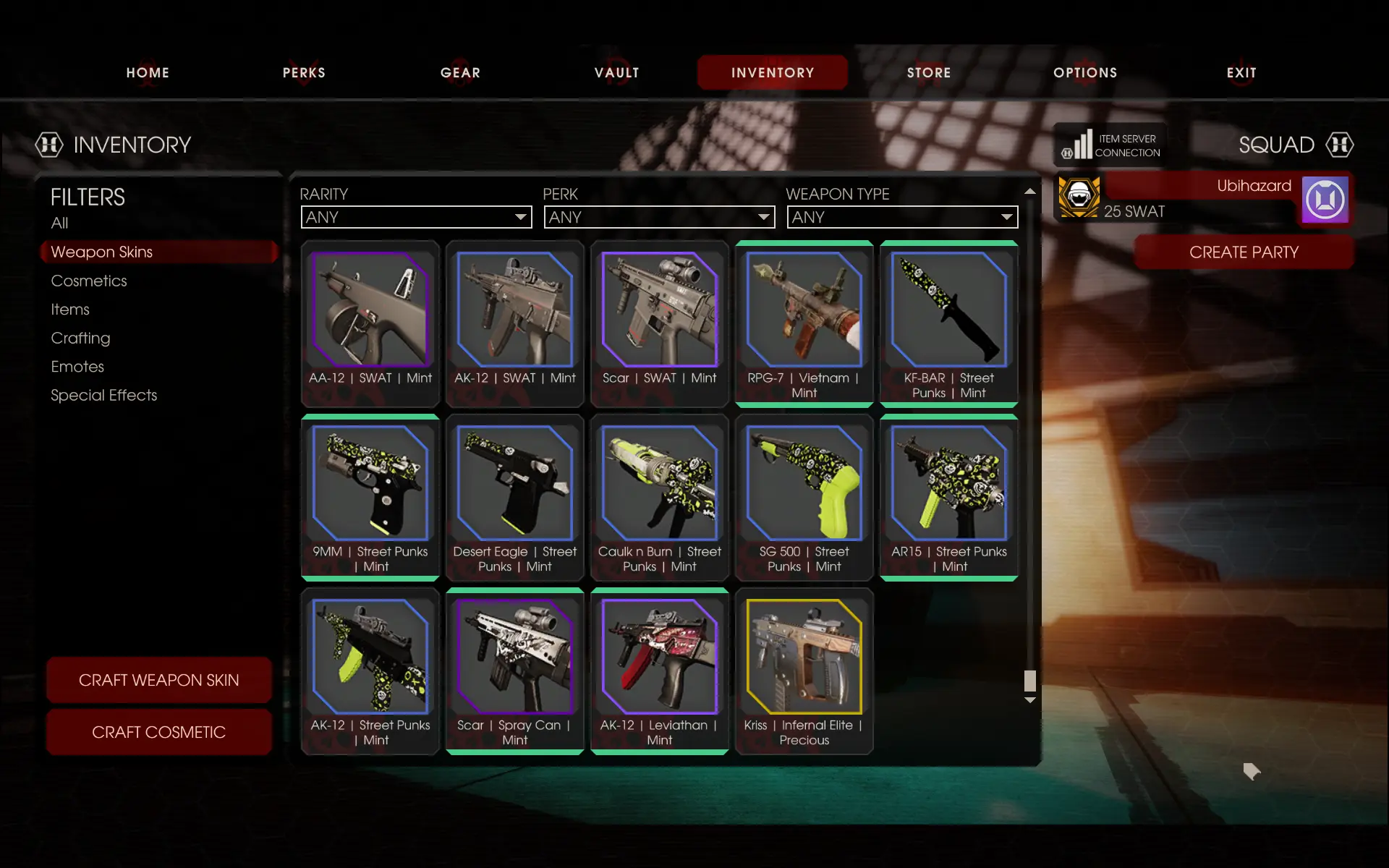The height and width of the screenshot is (868, 1389).
Task: Click the Craft Weapon Skin button
Action: [x=158, y=680]
